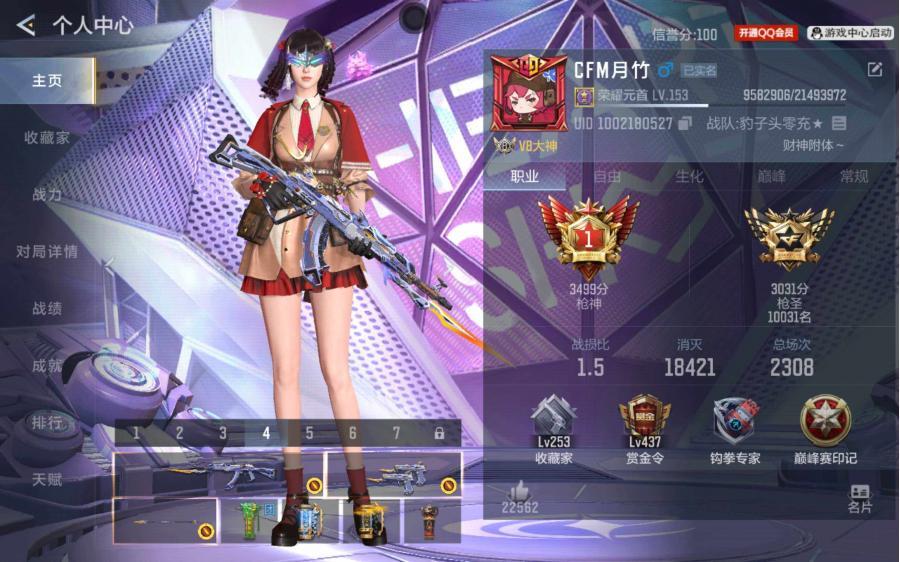
Task: Switch to the 巅峰 stats tab
Action: click(771, 177)
